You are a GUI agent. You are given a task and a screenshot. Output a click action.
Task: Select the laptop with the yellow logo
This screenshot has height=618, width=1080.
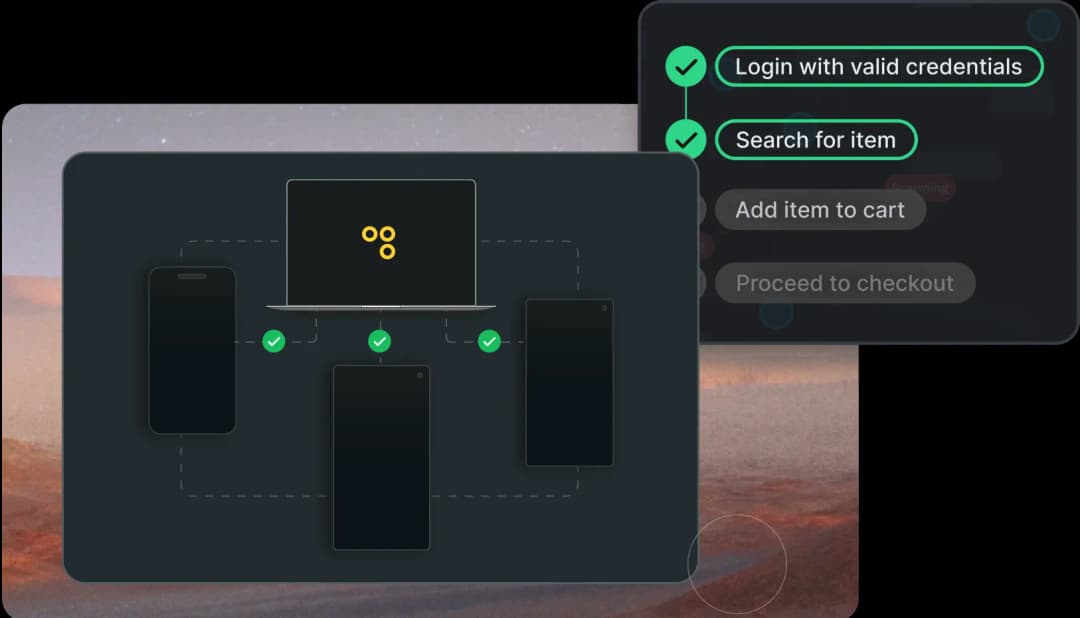pyautogui.click(x=381, y=243)
